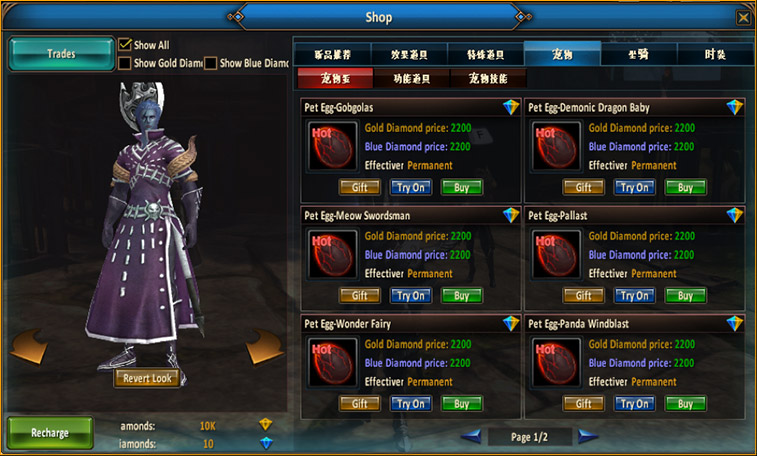Buy the Pet Egg-Gobgolas
The height and width of the screenshot is (456, 757).
click(x=461, y=187)
